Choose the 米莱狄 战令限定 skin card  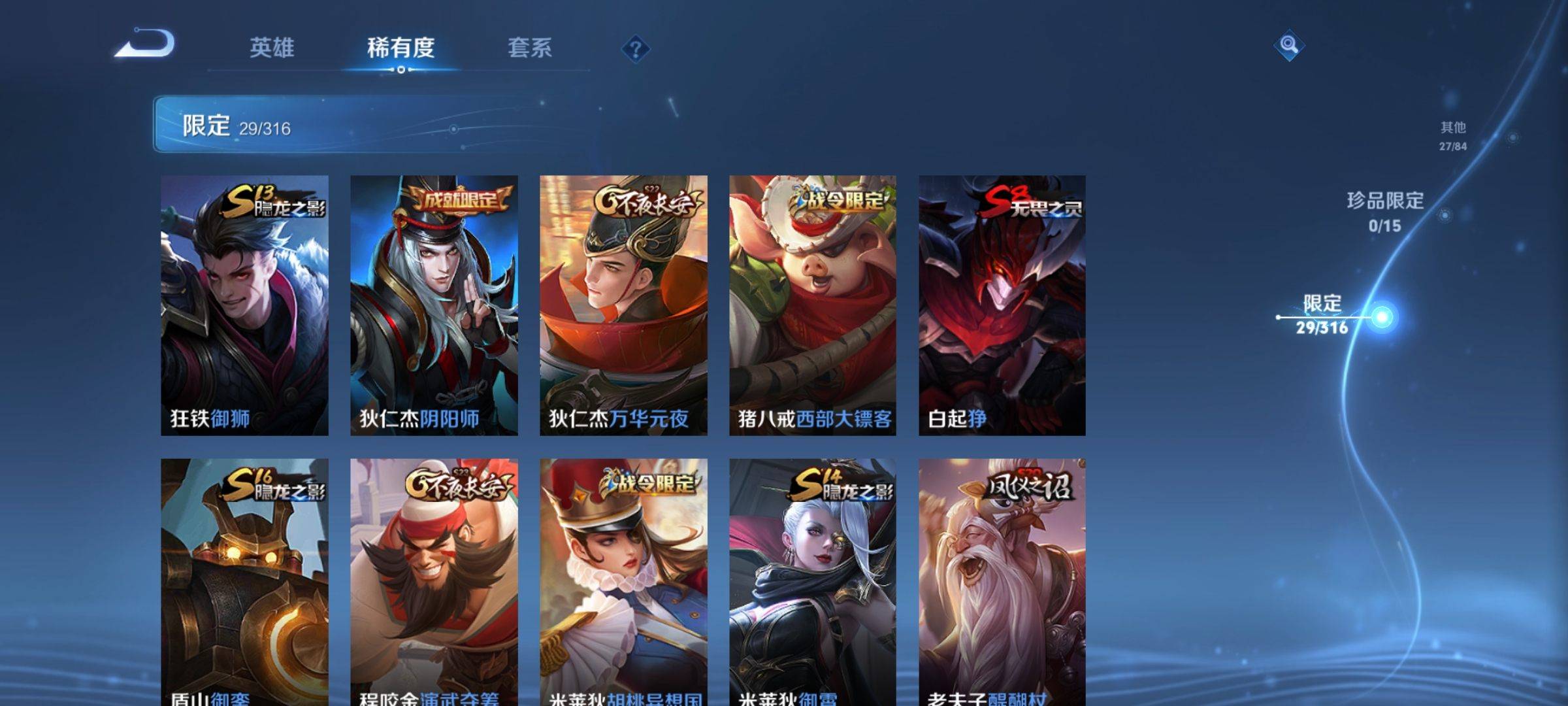click(x=623, y=582)
